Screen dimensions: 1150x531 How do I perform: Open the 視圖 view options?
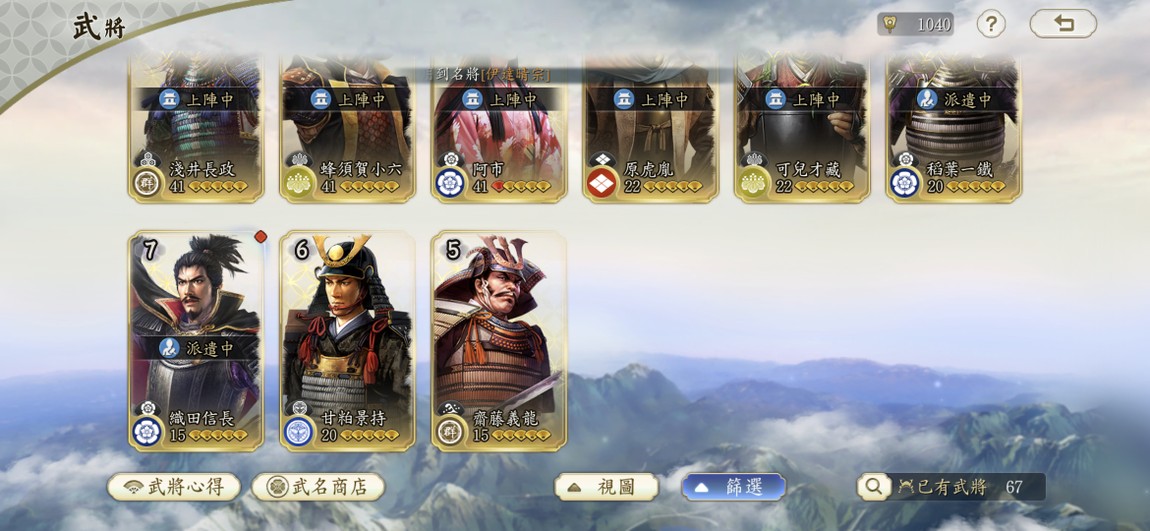click(606, 487)
